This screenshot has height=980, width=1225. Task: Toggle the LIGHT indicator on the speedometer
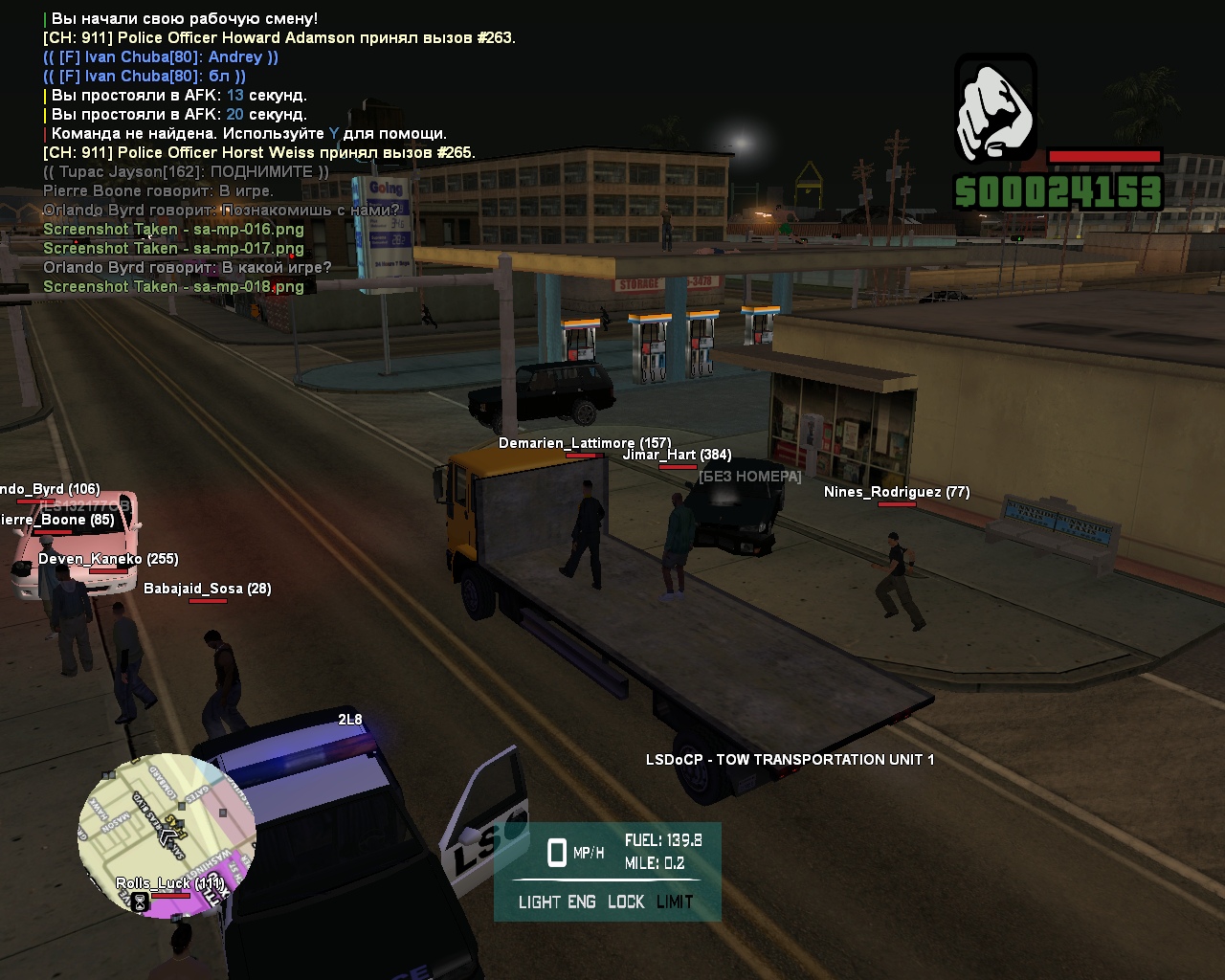[538, 902]
